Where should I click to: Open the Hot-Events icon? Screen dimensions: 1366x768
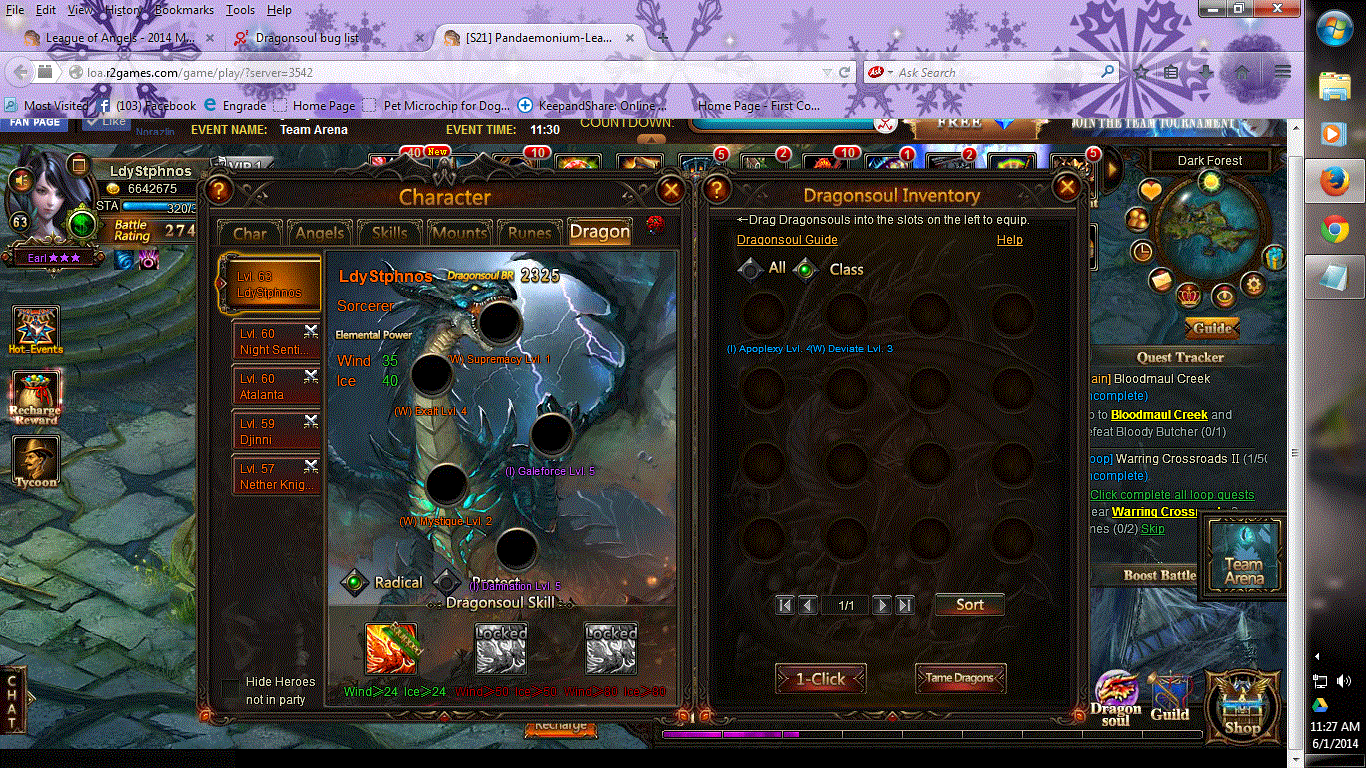pos(36,330)
